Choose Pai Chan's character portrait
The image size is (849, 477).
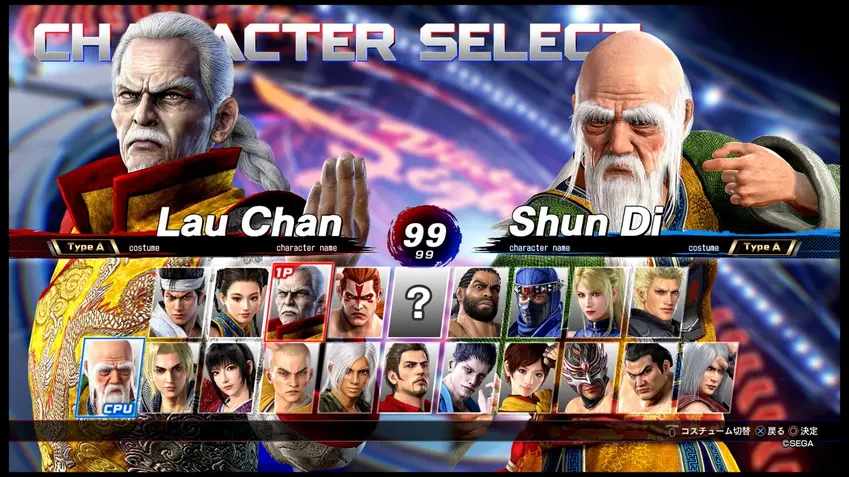click(239, 302)
